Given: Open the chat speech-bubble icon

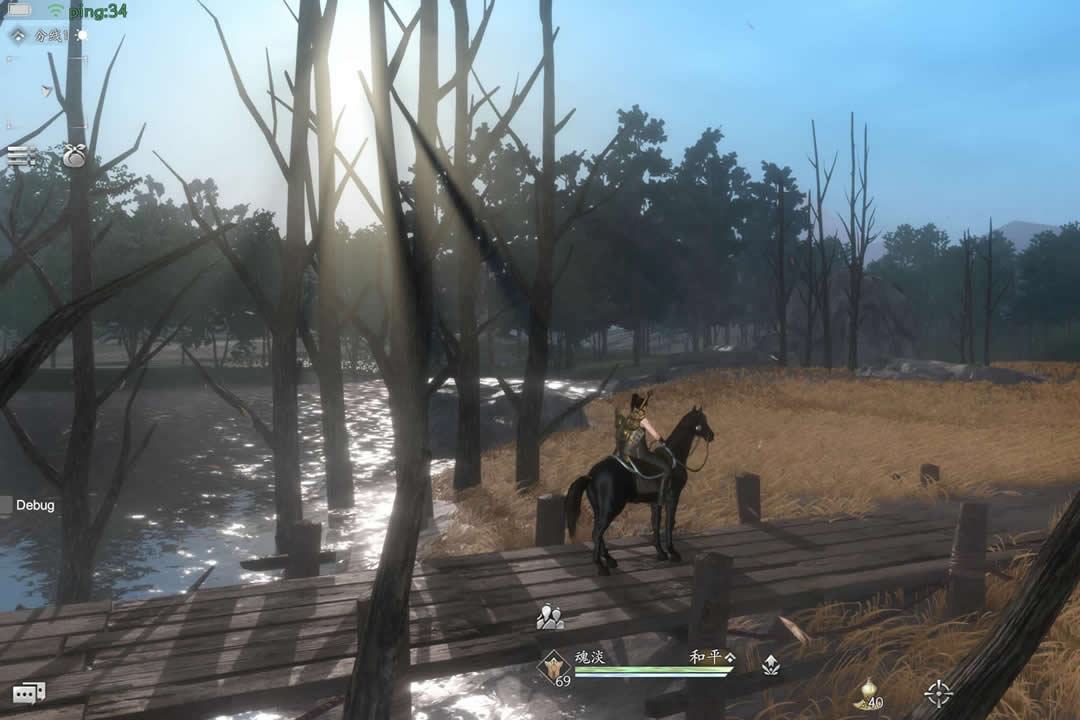Looking at the screenshot, I should tap(28, 692).
